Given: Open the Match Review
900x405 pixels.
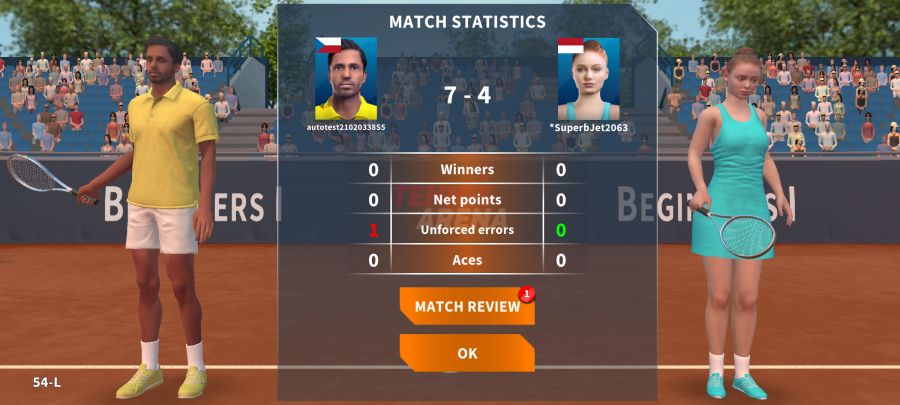Looking at the screenshot, I should pos(466,307).
